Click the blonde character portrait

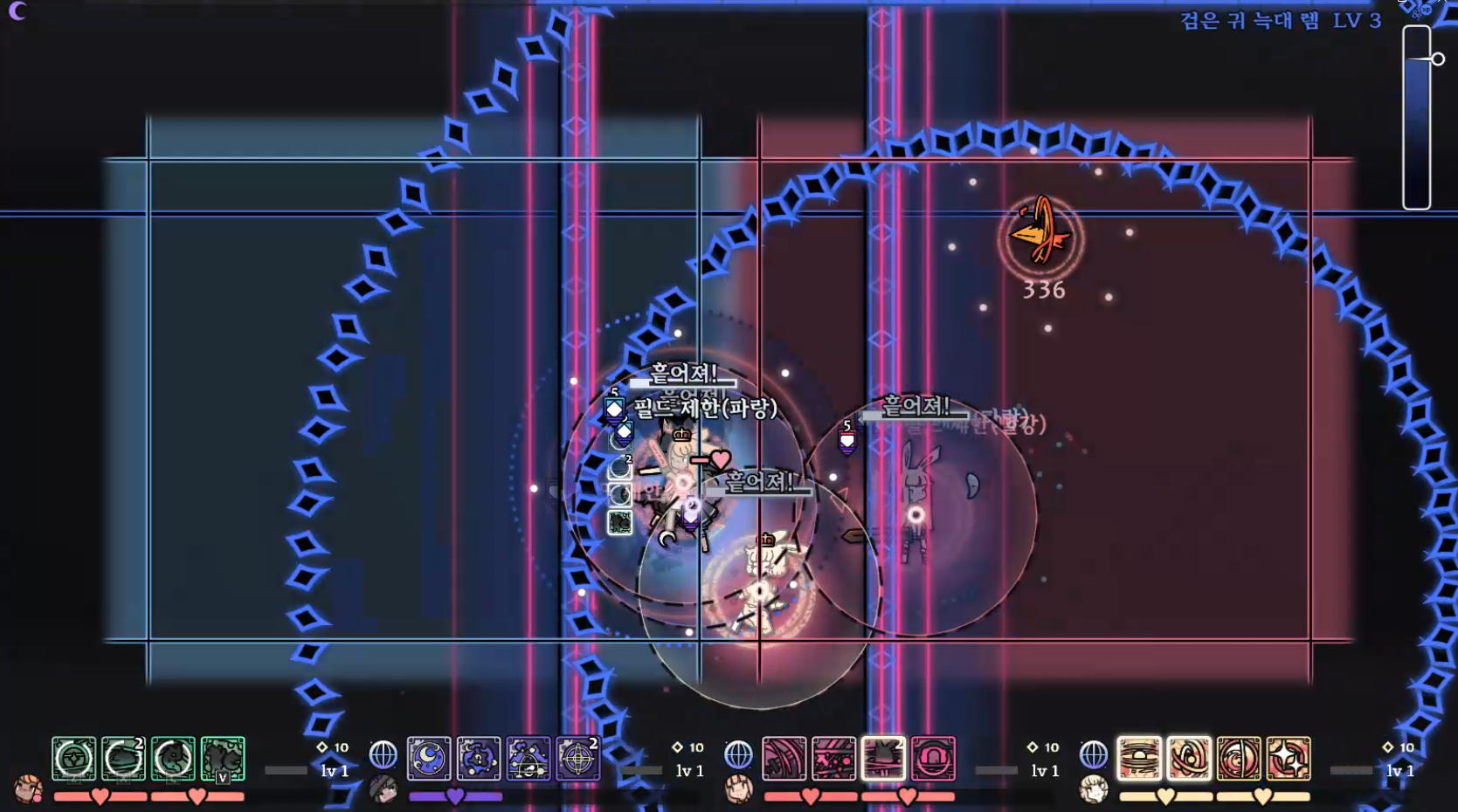(1094, 788)
